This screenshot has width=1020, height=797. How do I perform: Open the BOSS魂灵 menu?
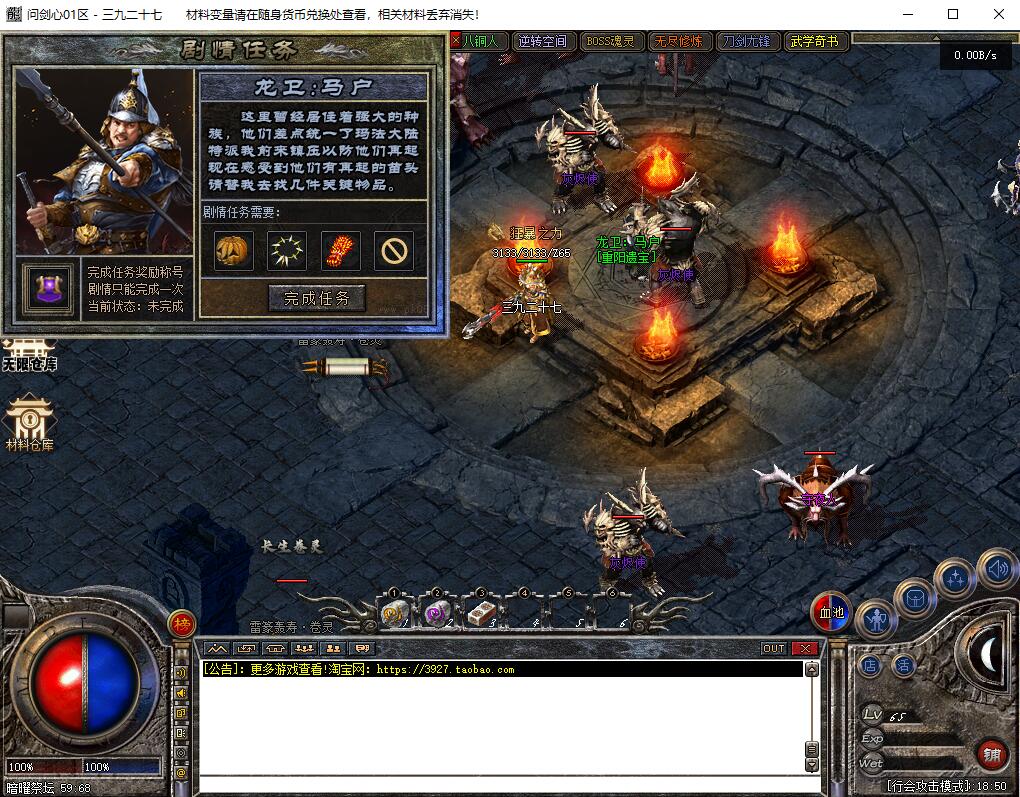[611, 41]
